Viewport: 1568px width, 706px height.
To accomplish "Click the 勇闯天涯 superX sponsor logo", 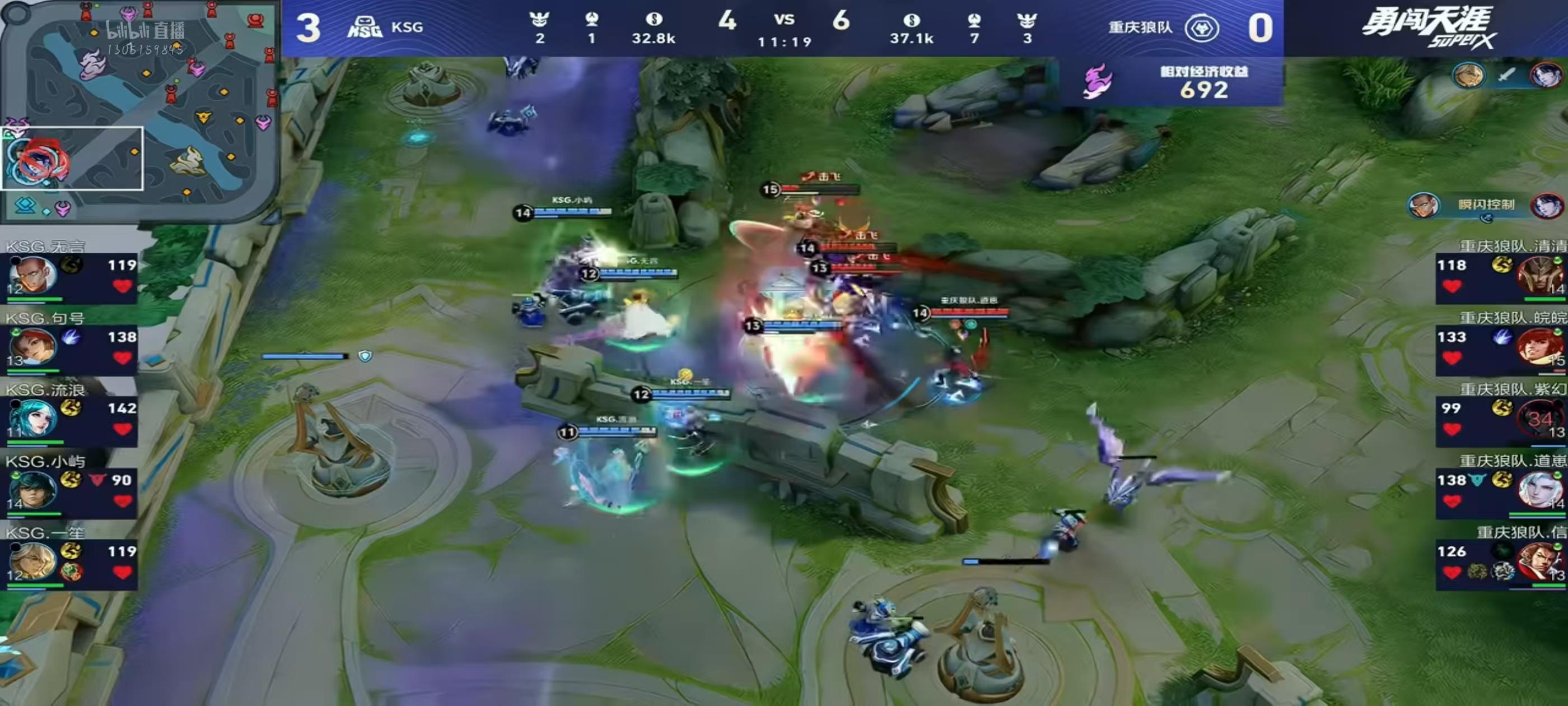I will 1427,27.
